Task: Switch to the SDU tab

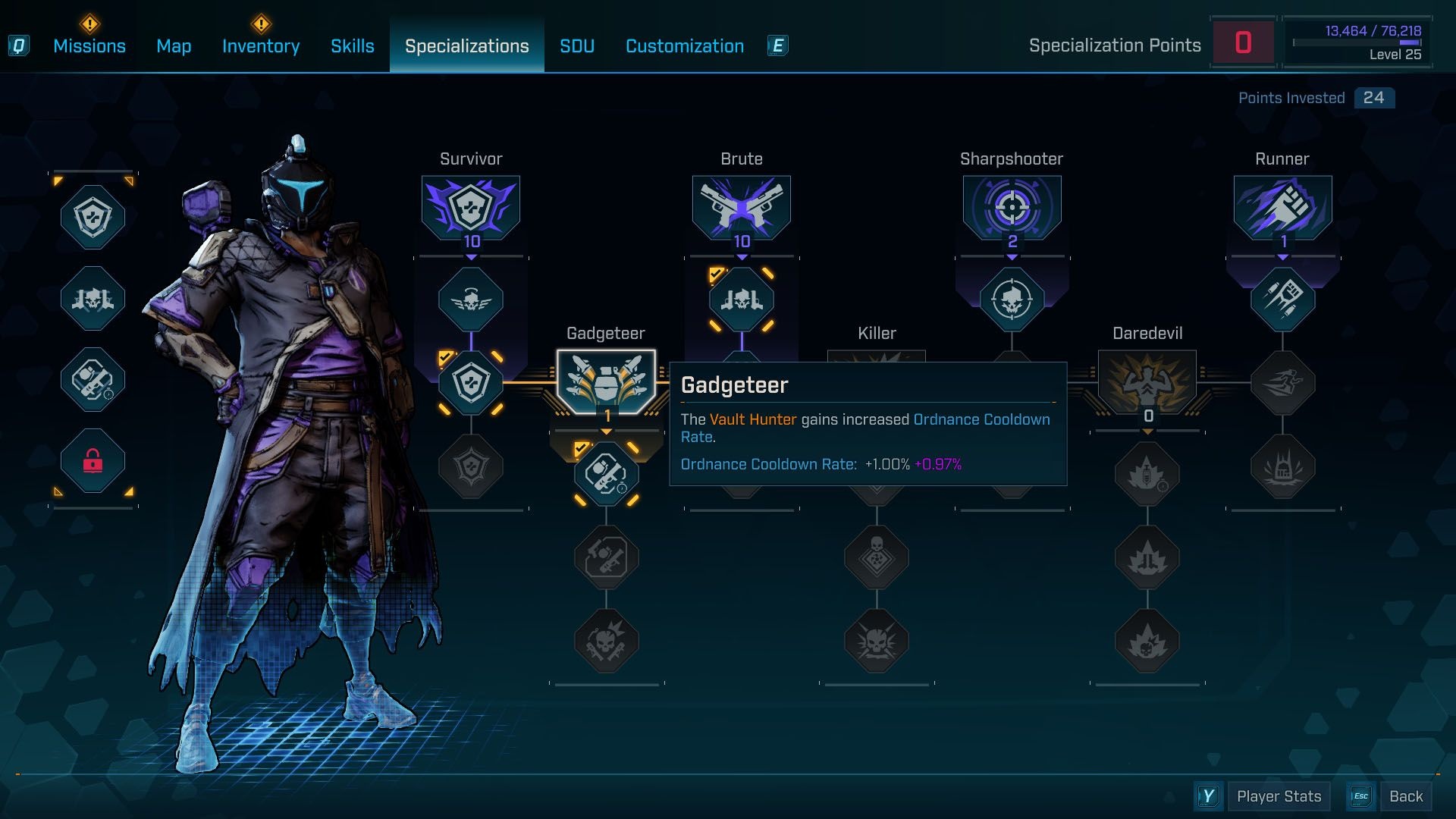Action: [x=577, y=46]
